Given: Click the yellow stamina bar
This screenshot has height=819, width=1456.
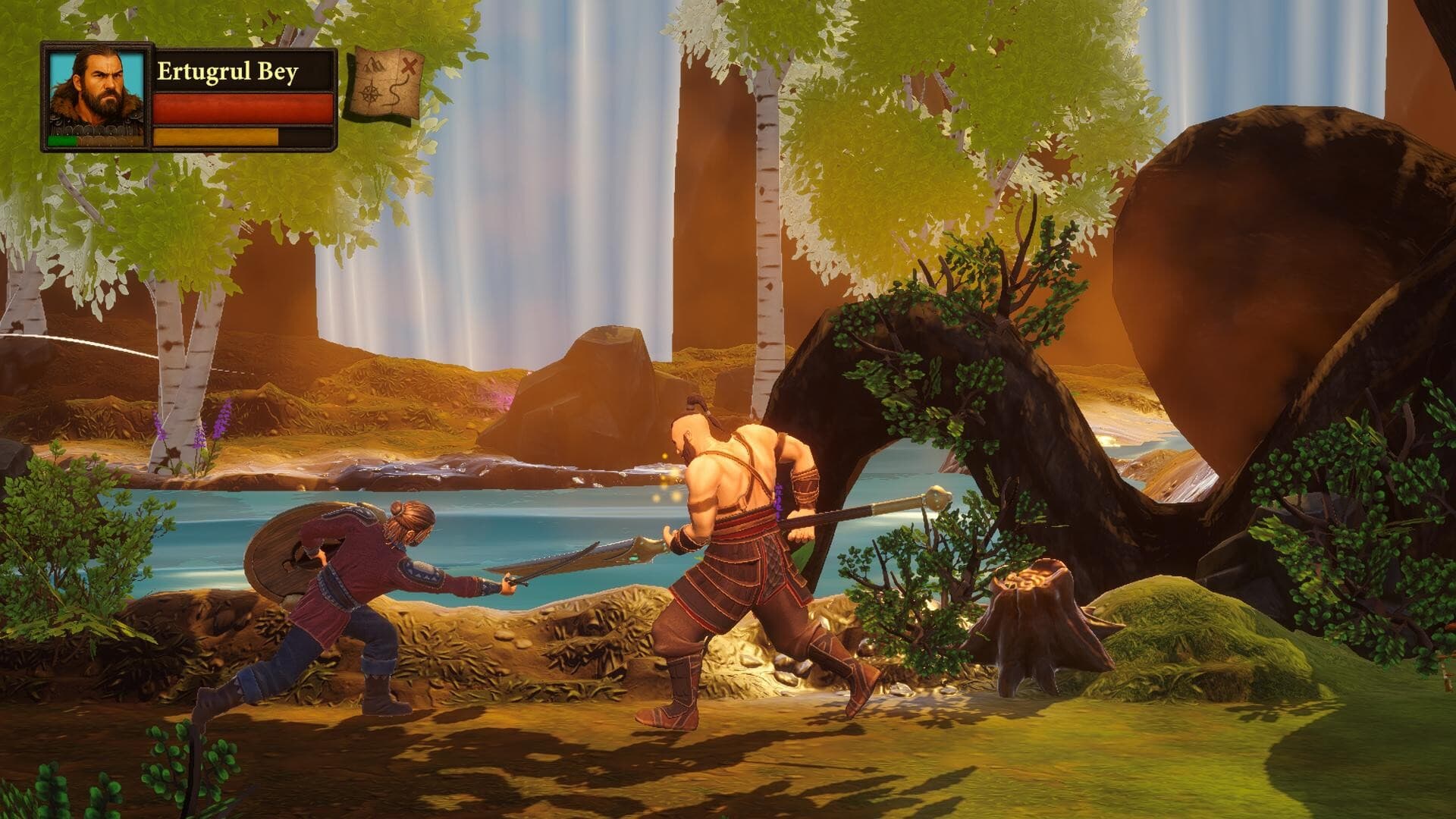Looking at the screenshot, I should point(216,136).
